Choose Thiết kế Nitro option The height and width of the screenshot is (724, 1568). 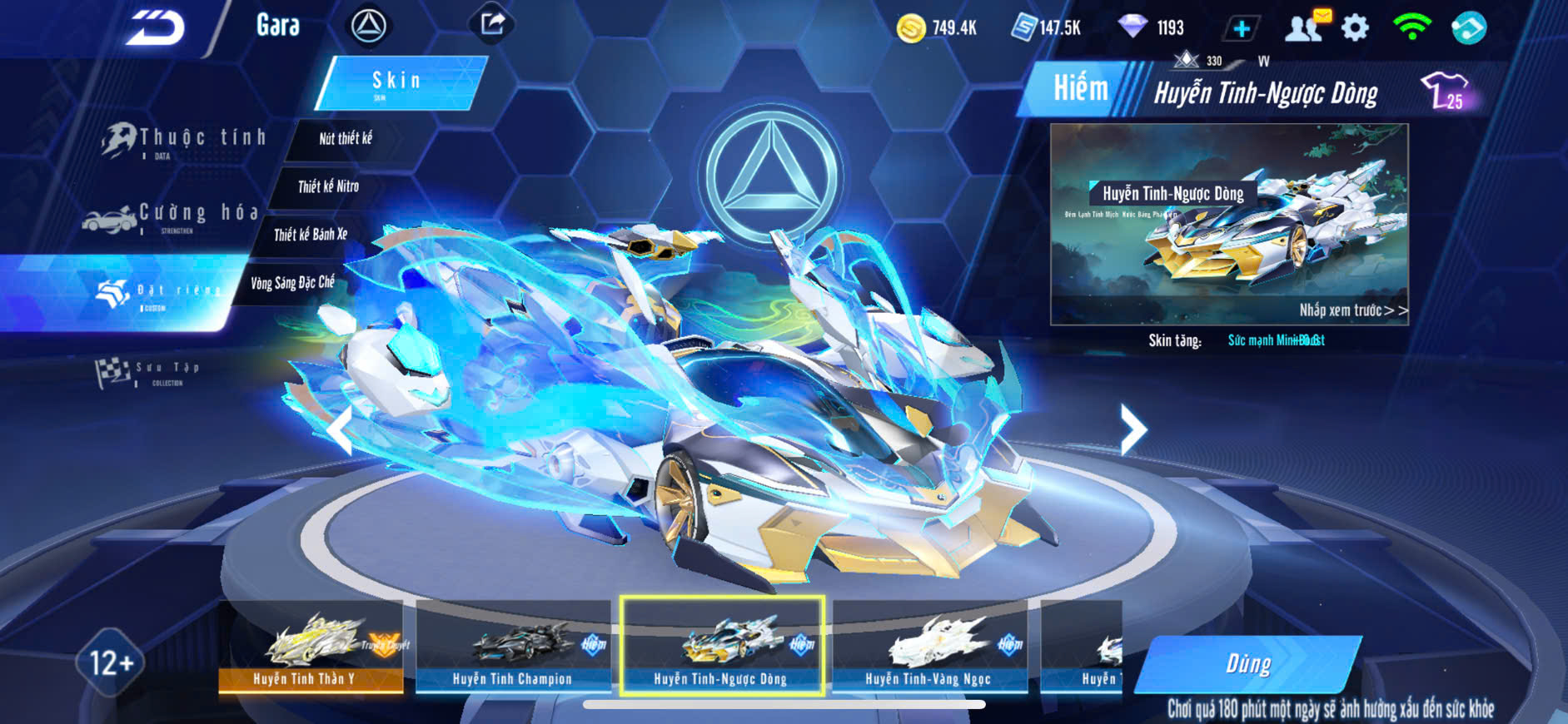(x=329, y=186)
